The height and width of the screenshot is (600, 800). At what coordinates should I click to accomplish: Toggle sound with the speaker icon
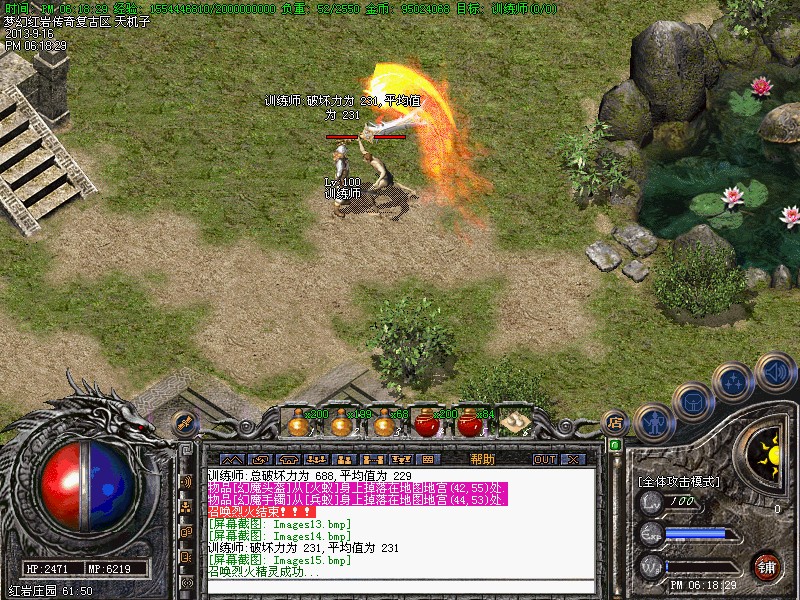[x=774, y=372]
